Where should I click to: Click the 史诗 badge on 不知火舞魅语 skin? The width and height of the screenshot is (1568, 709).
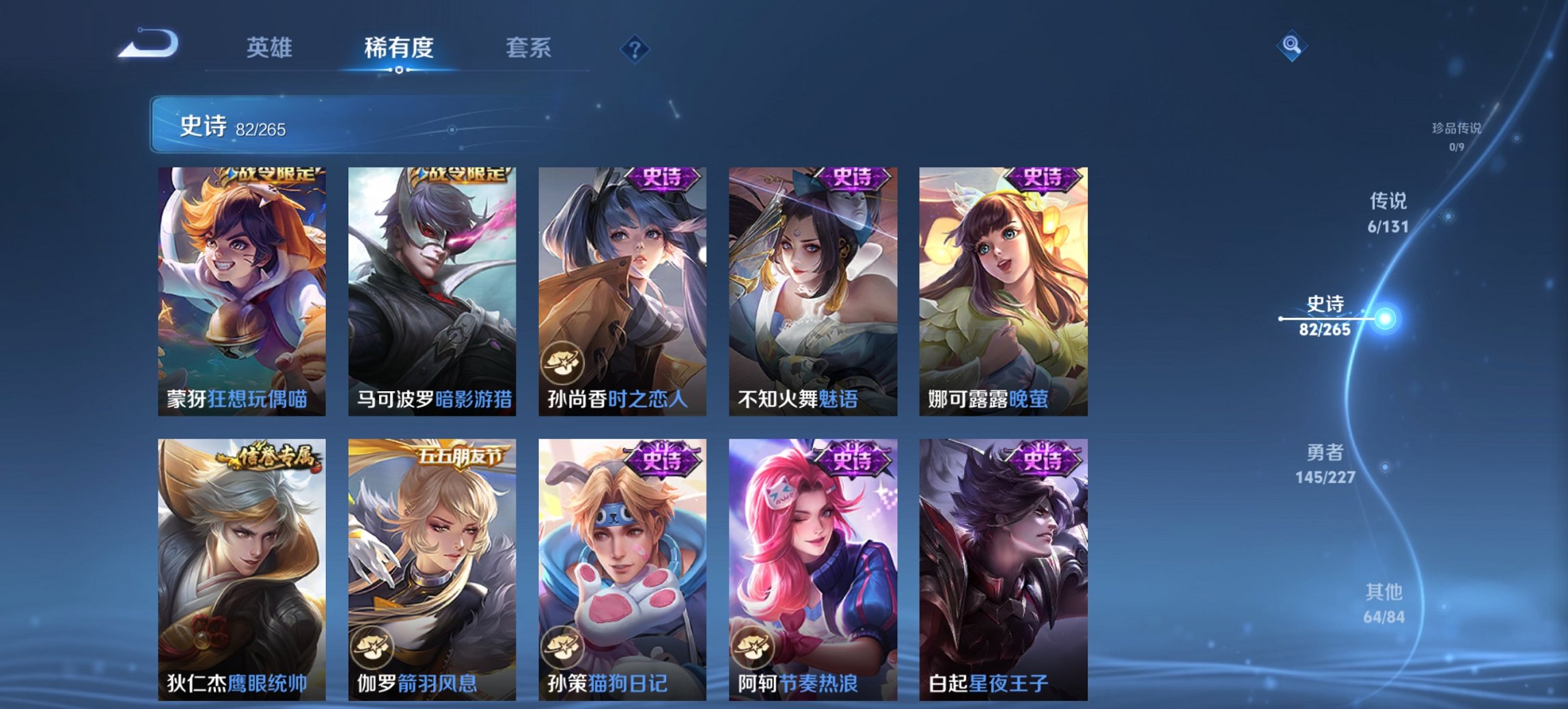pyautogui.click(x=852, y=180)
